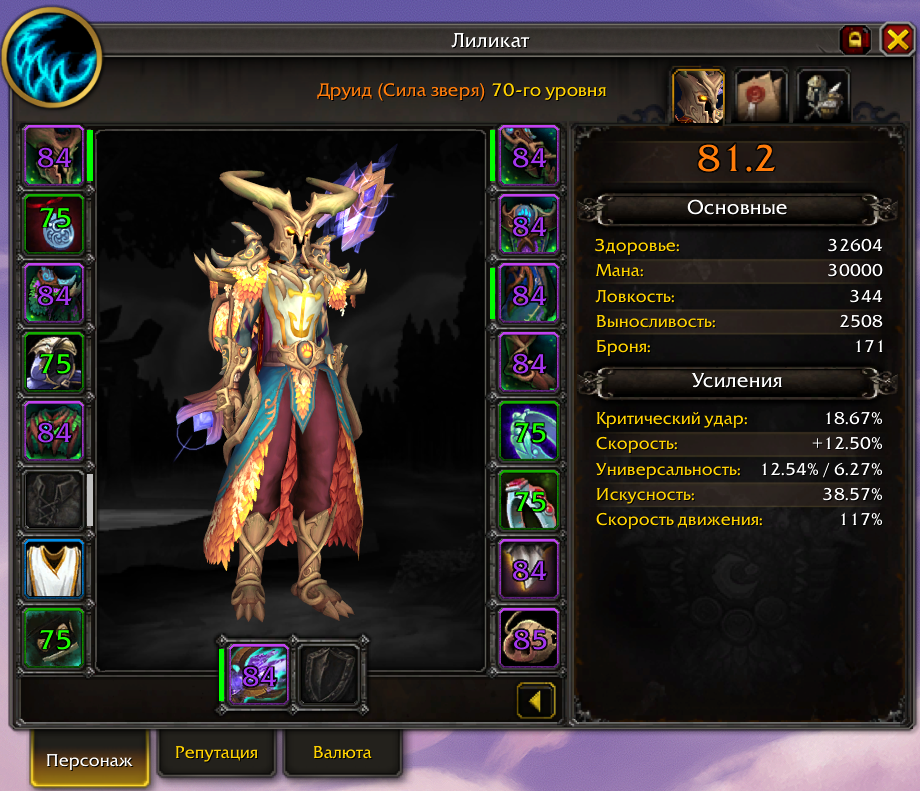Select the necklace slot with blue amulet
This screenshot has width=920, height=791.
click(53, 225)
